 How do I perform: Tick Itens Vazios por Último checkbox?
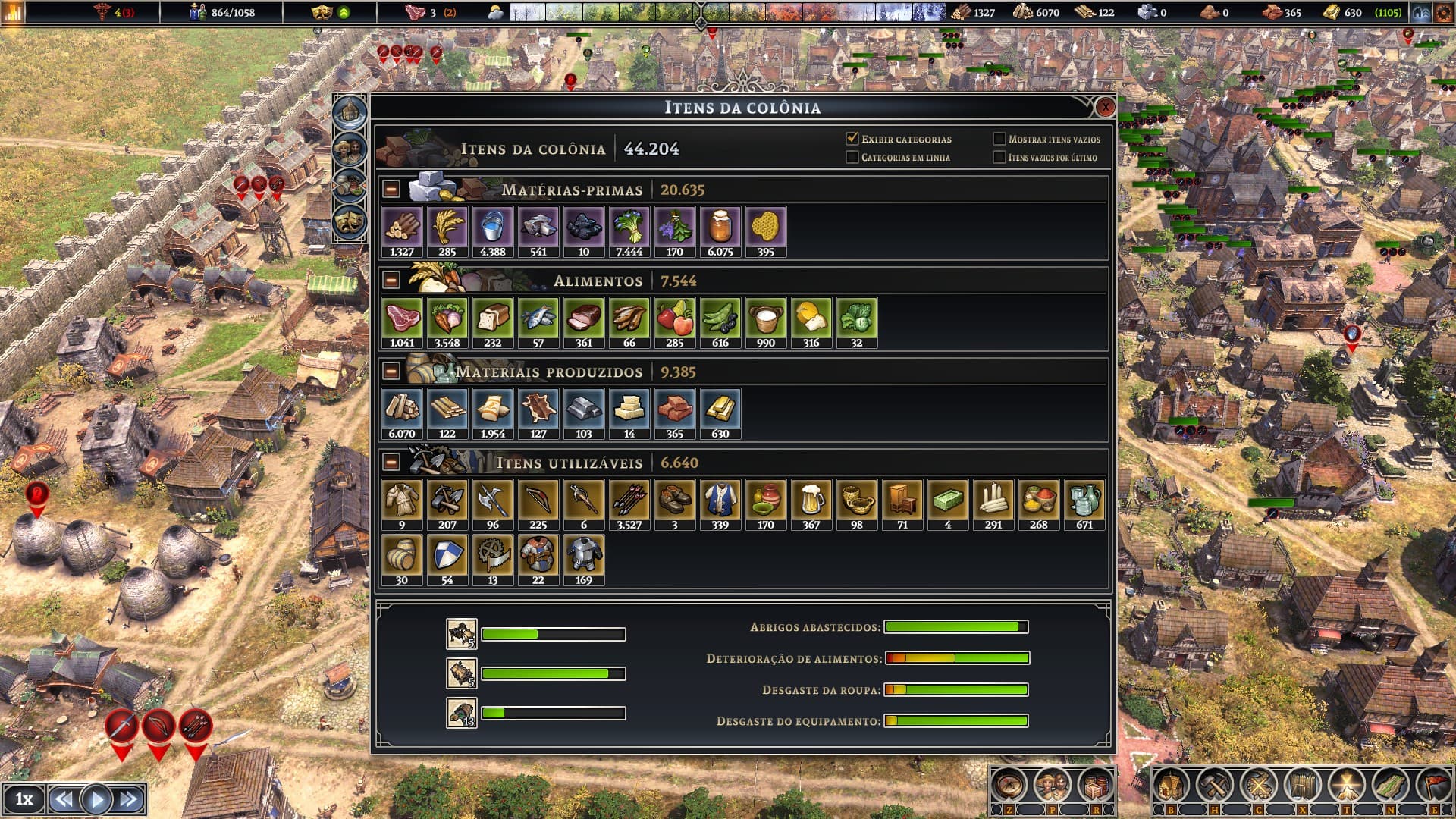pos(999,157)
